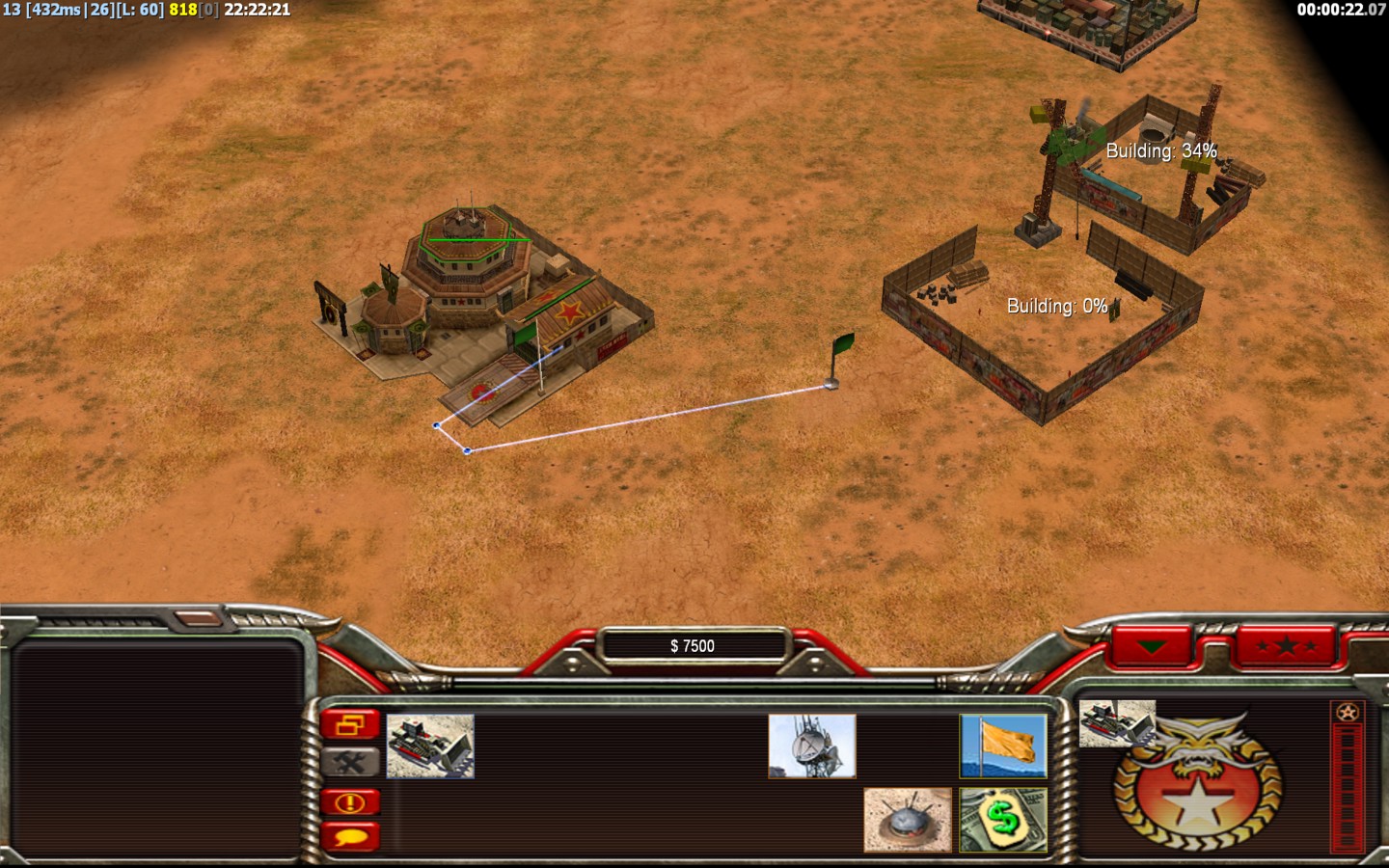The image size is (1389, 868).
Task: Cancel the queued dozer in the portrait panel
Action: [1116, 723]
